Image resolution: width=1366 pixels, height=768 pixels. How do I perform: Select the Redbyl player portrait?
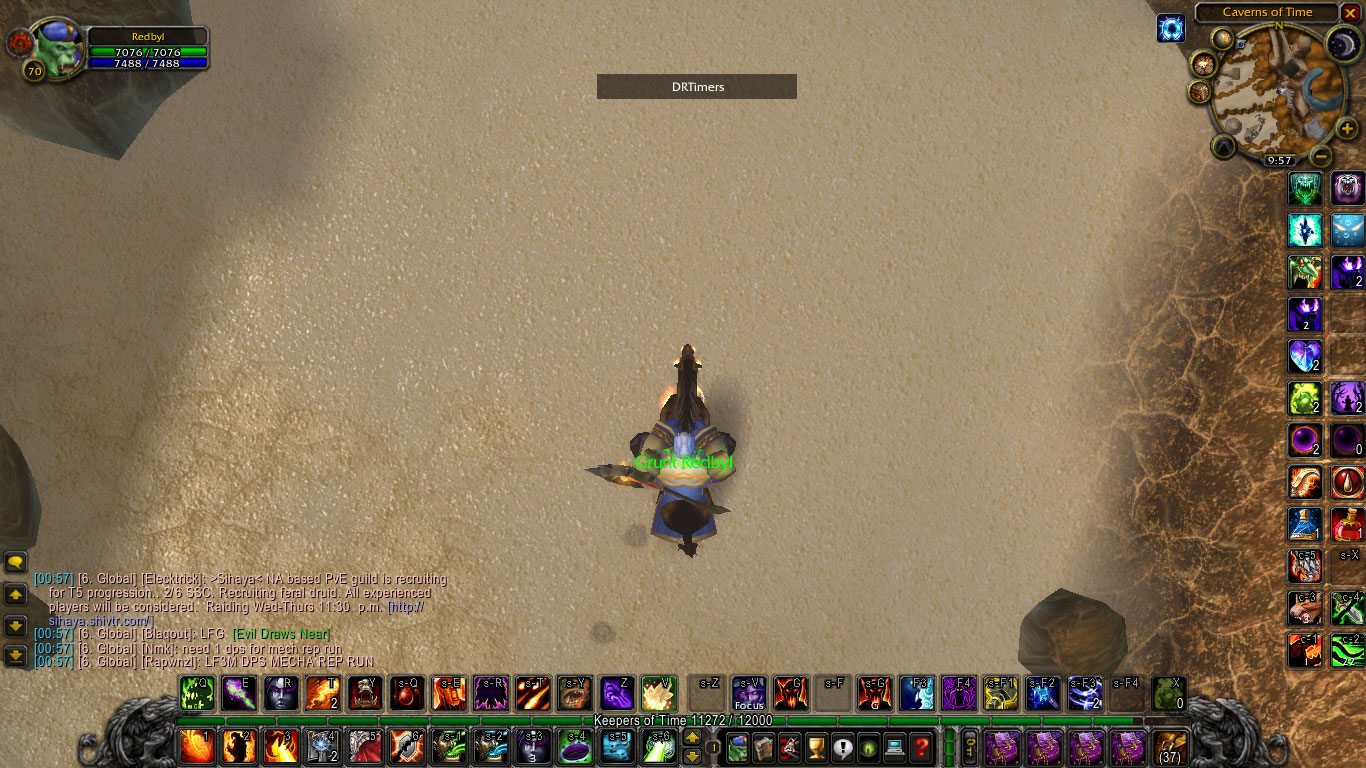(x=59, y=46)
